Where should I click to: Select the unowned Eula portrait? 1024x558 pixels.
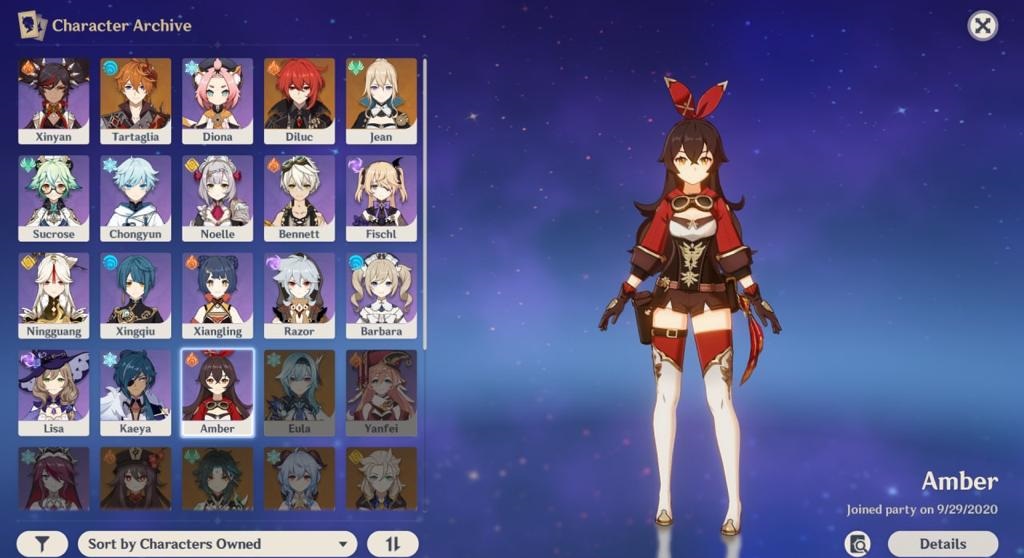coord(299,391)
